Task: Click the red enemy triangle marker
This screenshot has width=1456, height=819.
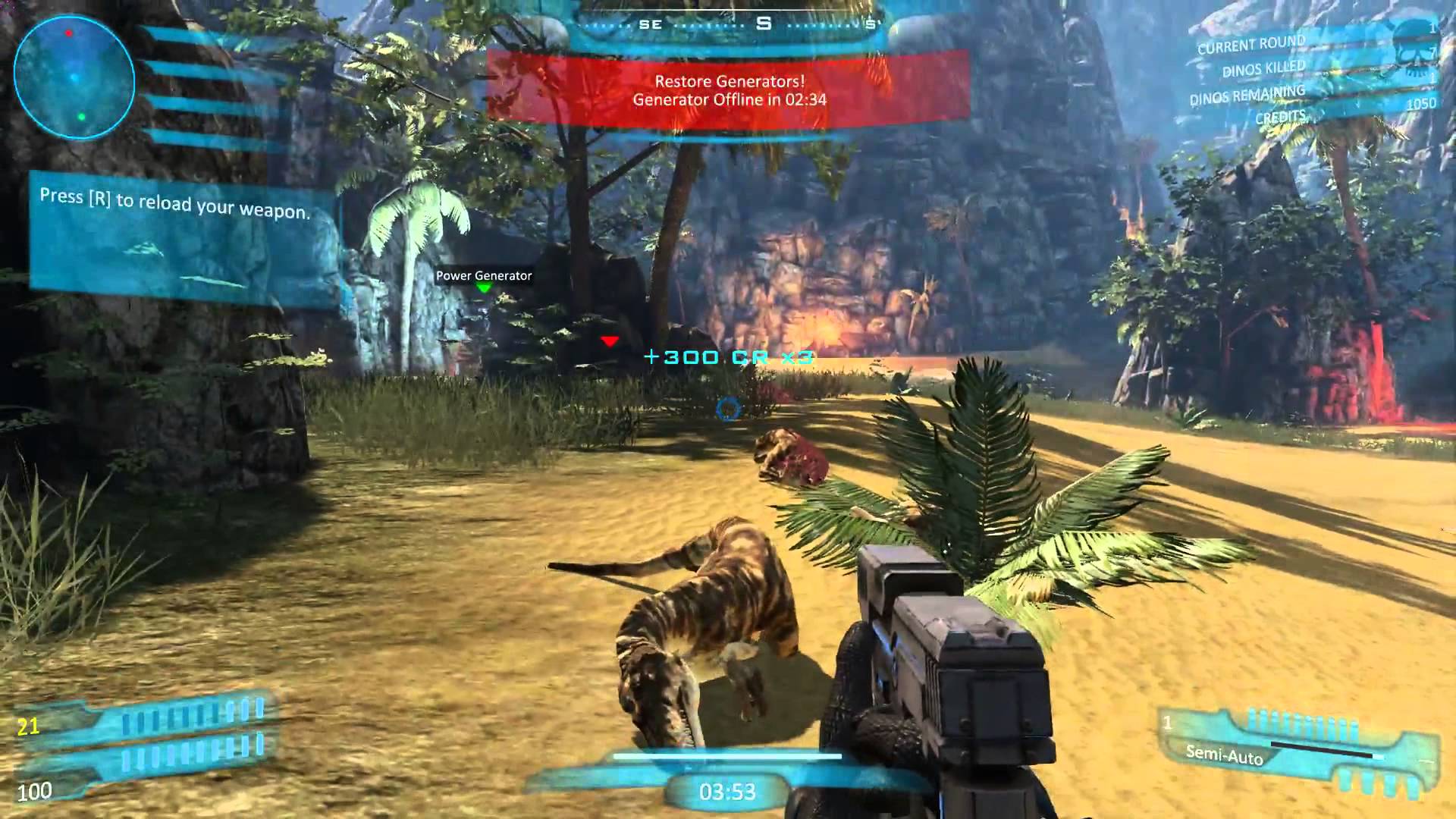Action: pyautogui.click(x=610, y=342)
